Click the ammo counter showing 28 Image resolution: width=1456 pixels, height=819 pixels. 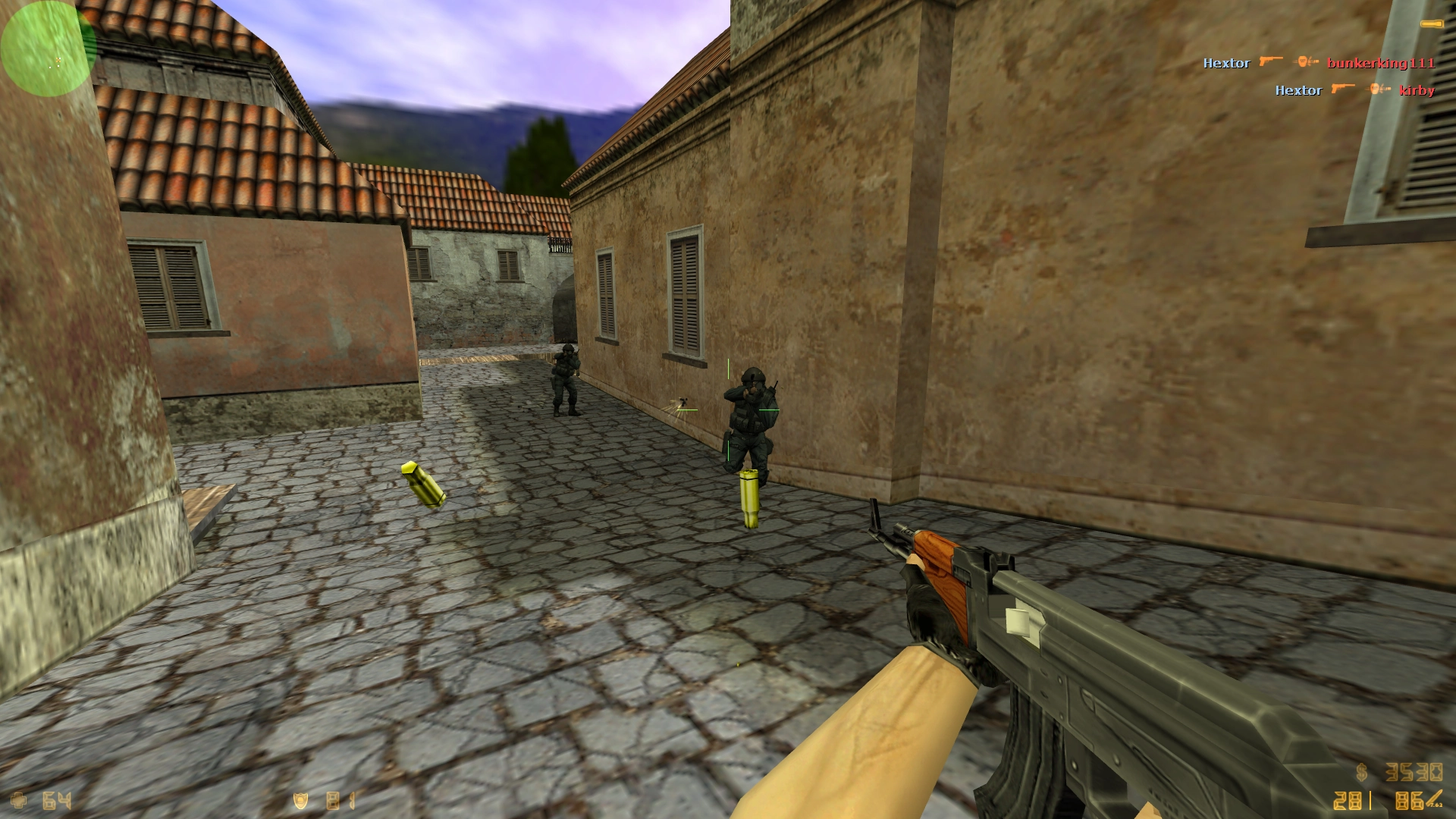tap(1347, 802)
